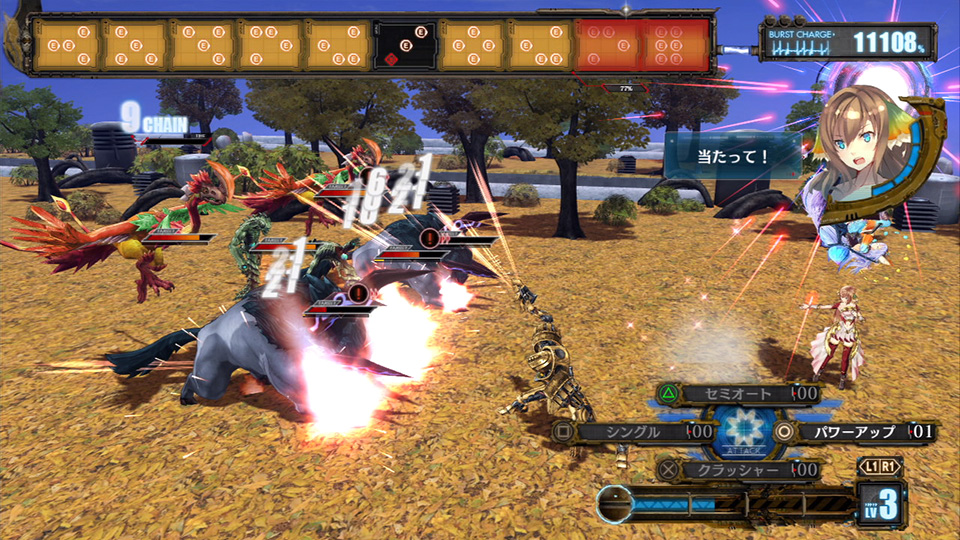Select the セミオート attack command
This screenshot has height=540, width=960.
click(739, 394)
